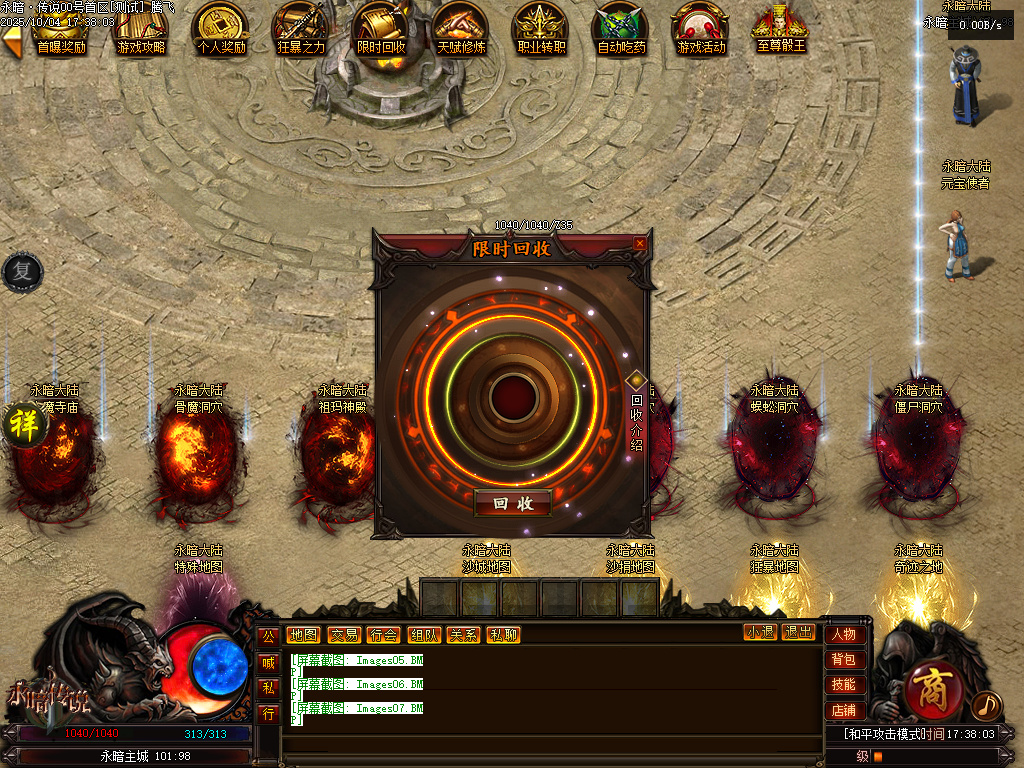Open the 游戏攻略 guide icon
The image size is (1024, 768).
pyautogui.click(x=141, y=28)
